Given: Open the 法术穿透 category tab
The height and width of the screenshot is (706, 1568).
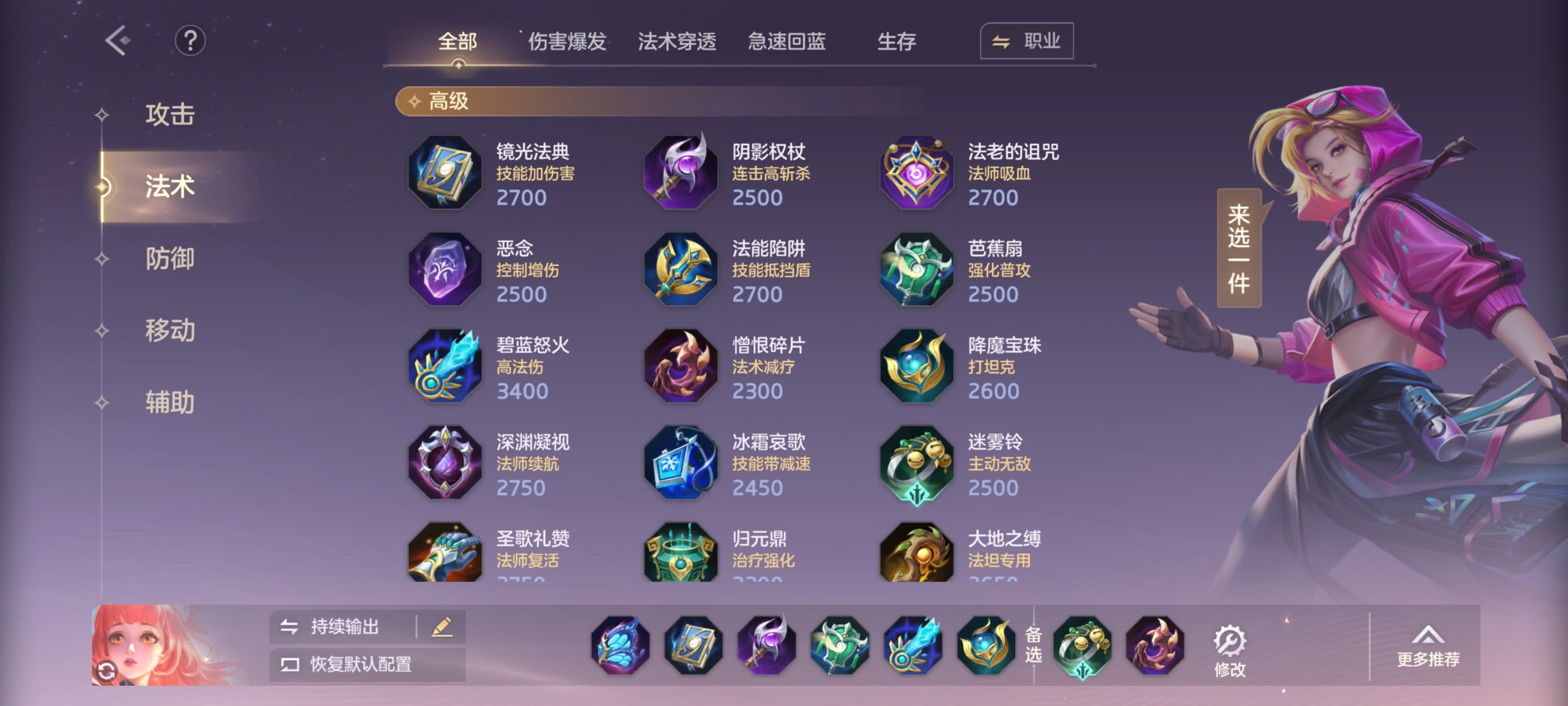Looking at the screenshot, I should click(x=677, y=41).
